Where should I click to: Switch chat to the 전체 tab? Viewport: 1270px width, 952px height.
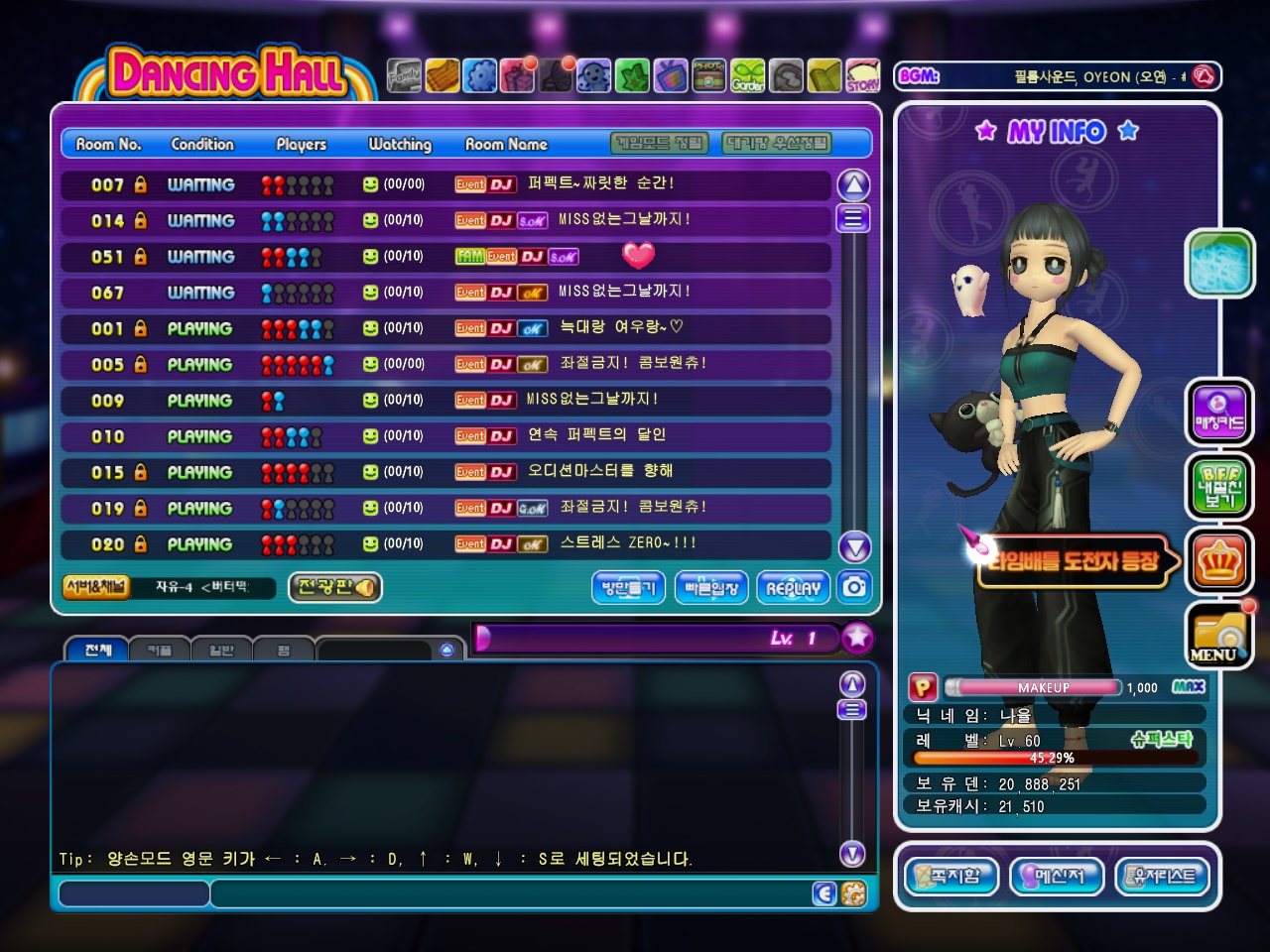click(97, 650)
